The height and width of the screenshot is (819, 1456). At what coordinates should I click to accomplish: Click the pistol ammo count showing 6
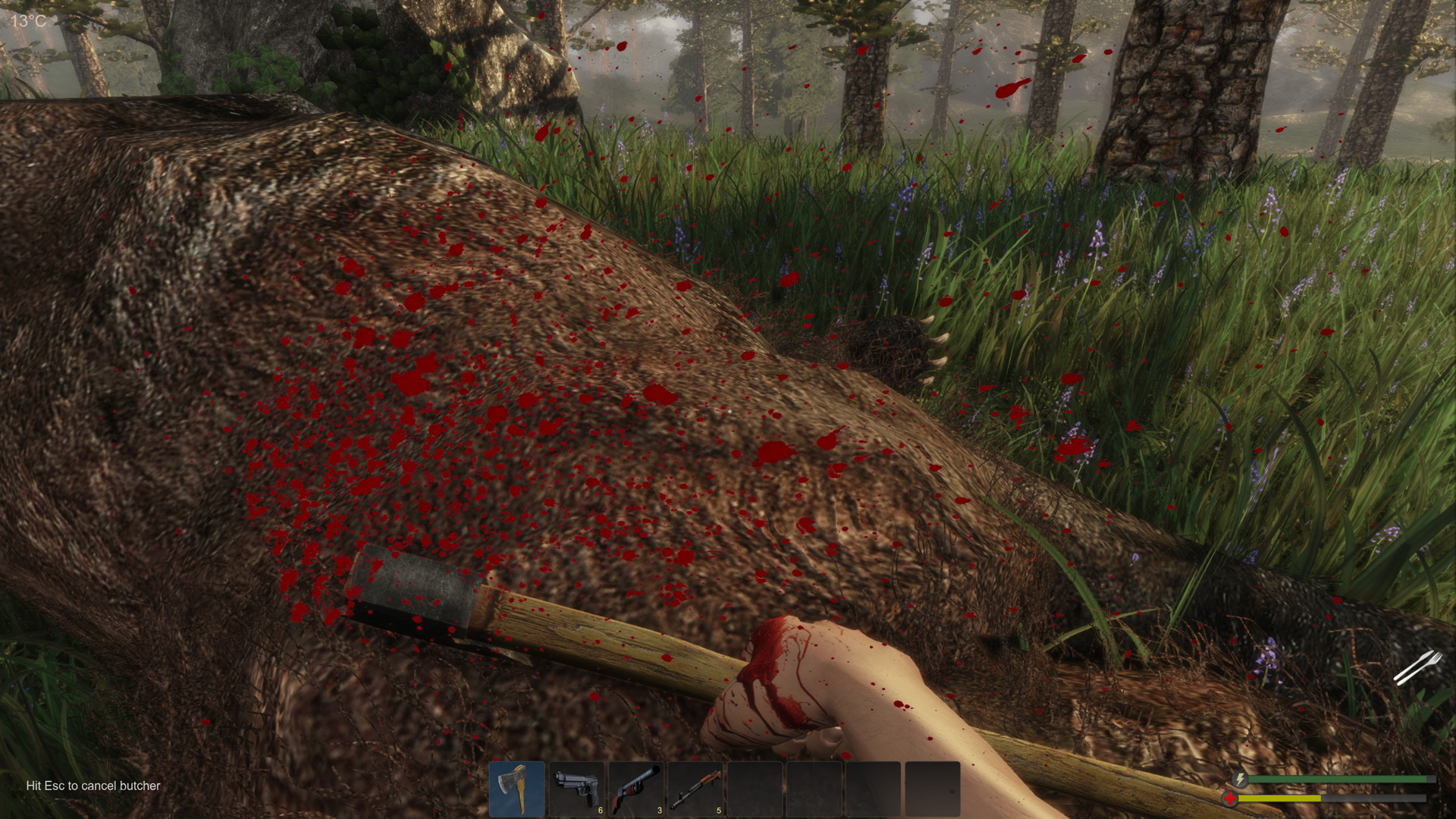tap(600, 809)
